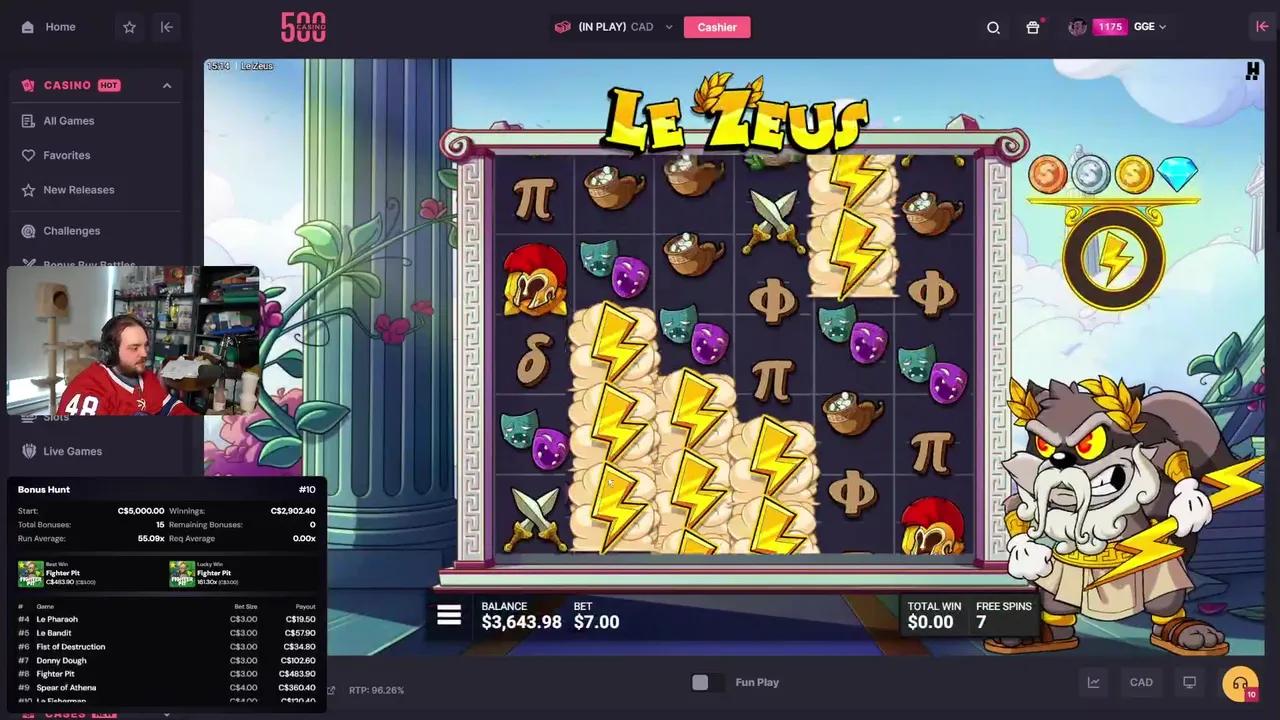Click the Hacksaw 'H' icon in game corner
Screen dimensions: 1280x720
point(1251,71)
